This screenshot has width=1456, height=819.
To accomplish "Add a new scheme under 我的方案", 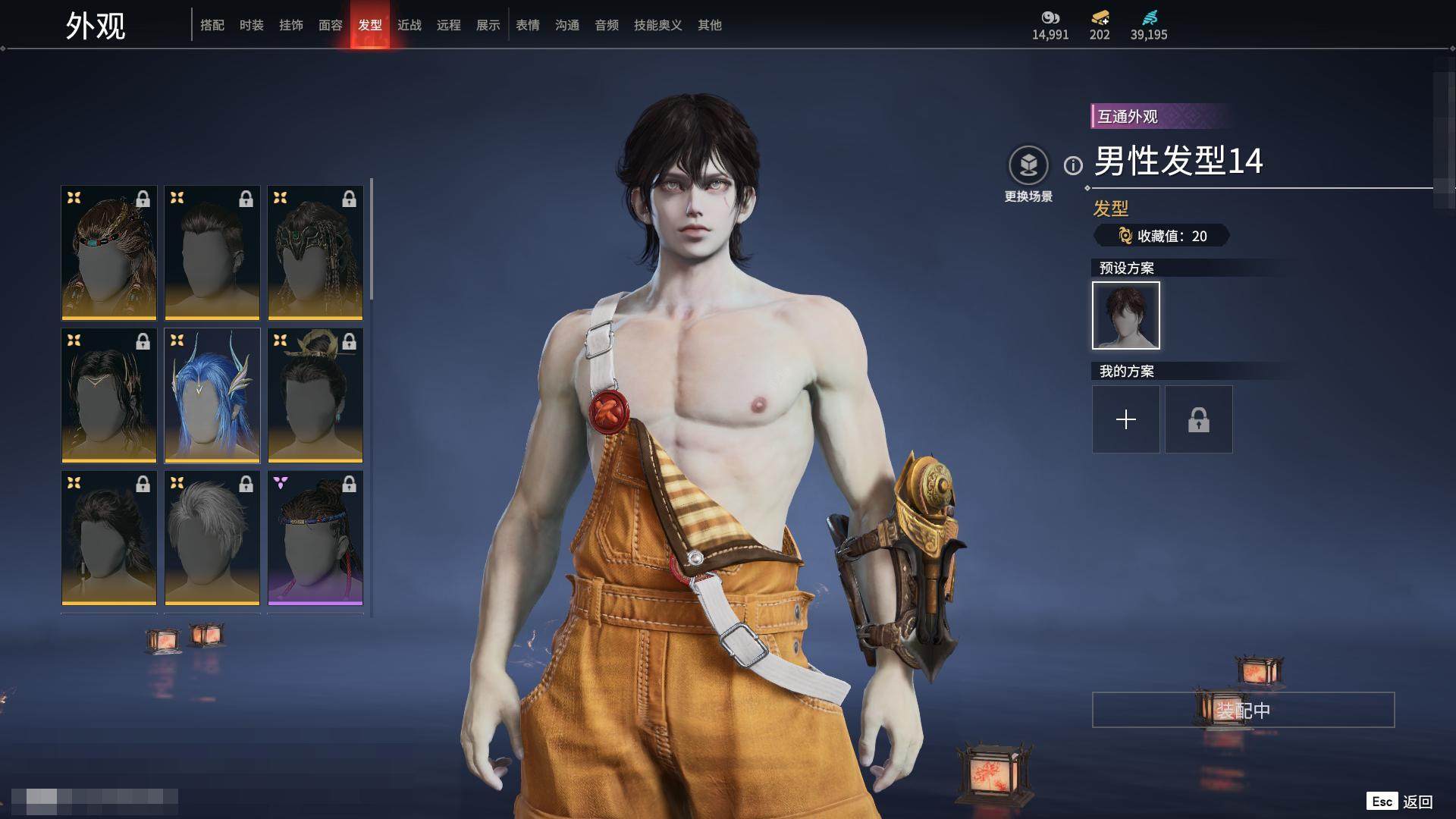I will click(1125, 419).
